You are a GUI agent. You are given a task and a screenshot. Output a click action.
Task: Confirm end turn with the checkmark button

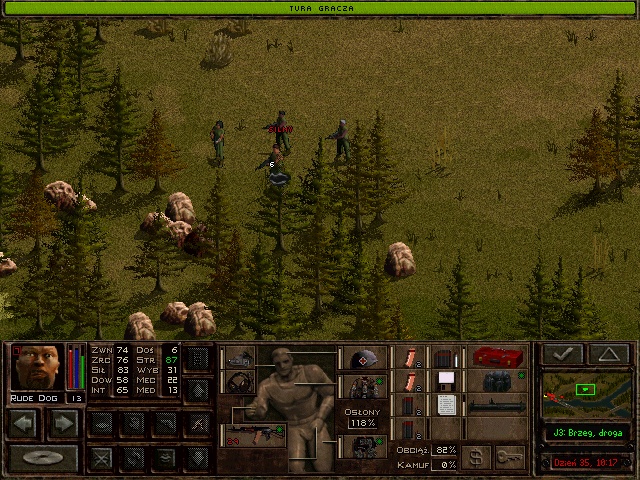point(561,353)
